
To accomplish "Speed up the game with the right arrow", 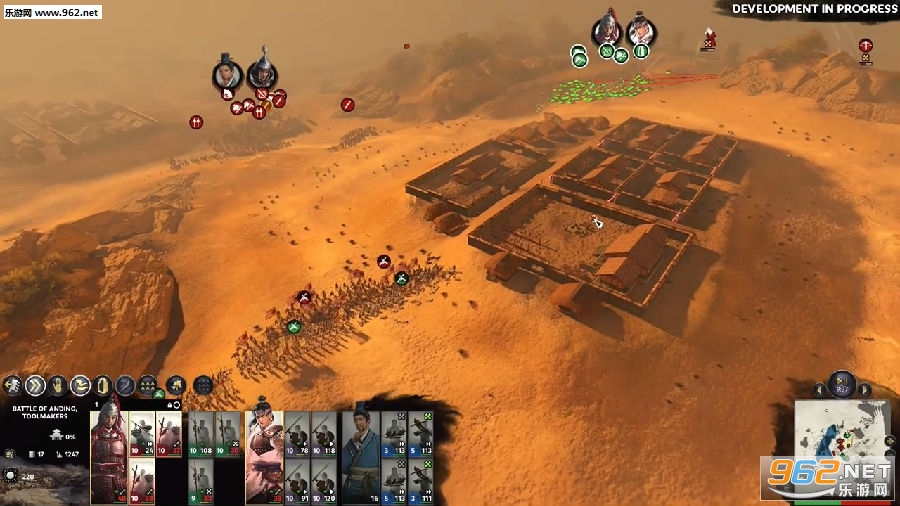I will coord(865,390).
